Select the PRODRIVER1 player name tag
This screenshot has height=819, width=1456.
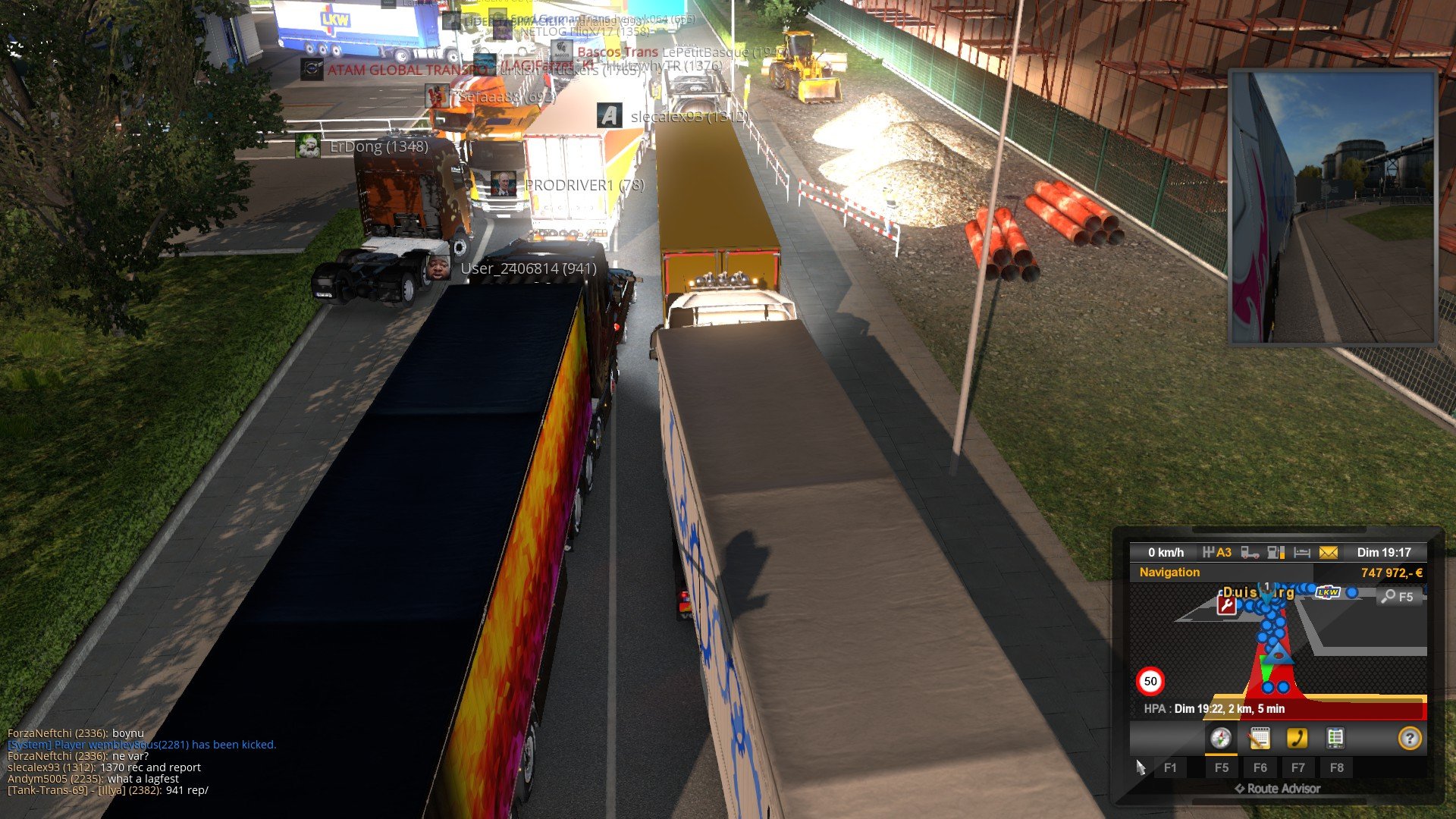[x=584, y=185]
